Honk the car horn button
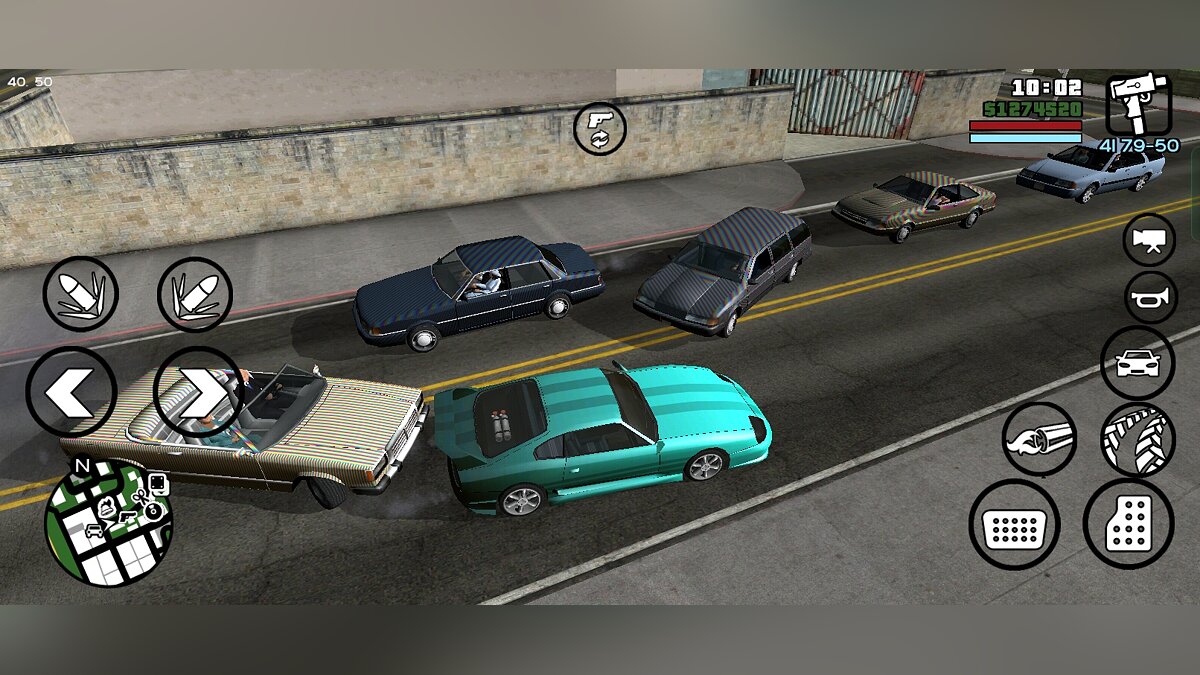Image resolution: width=1200 pixels, height=675 pixels. (x=1150, y=298)
